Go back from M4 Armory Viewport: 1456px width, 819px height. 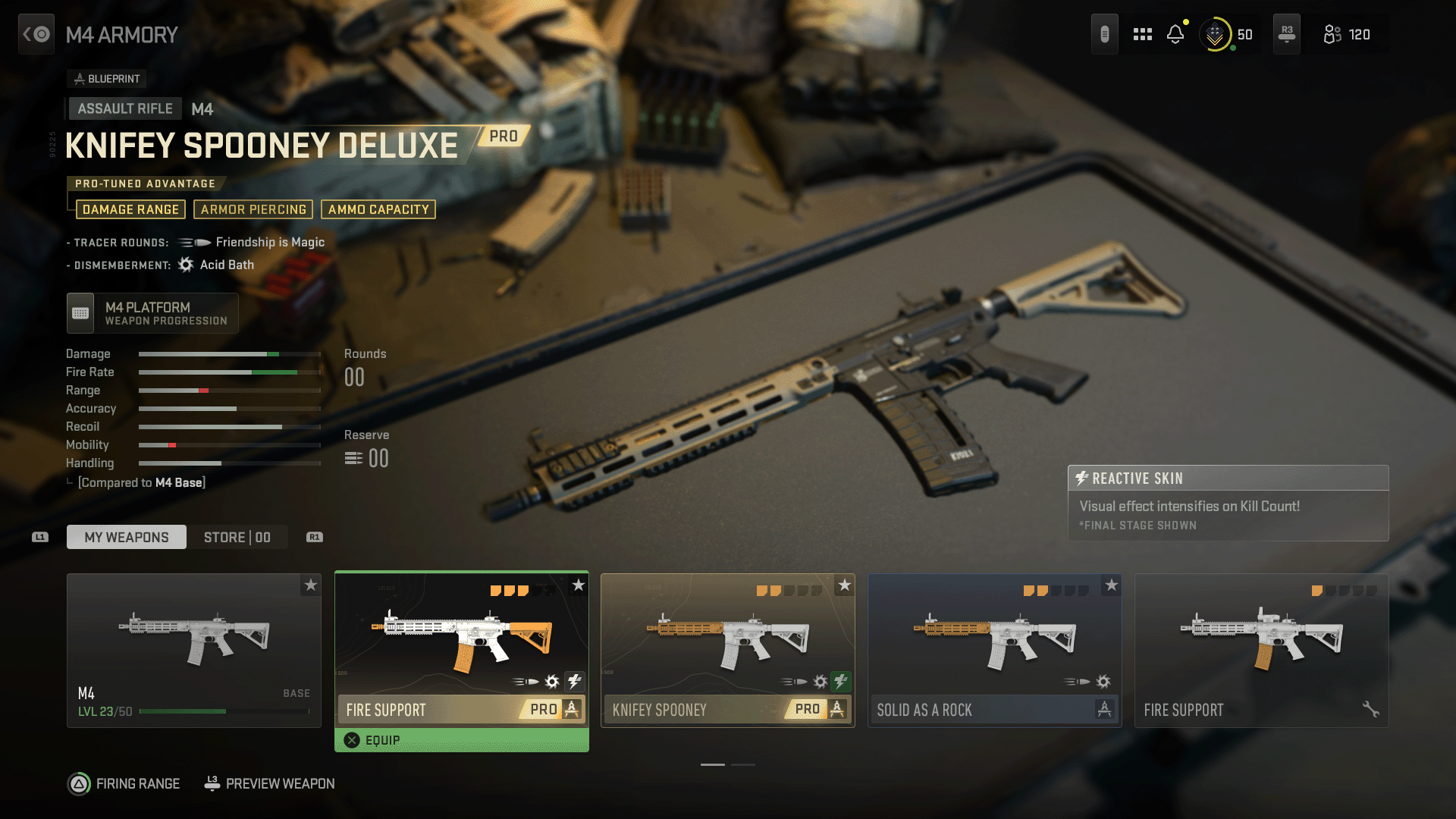(36, 34)
